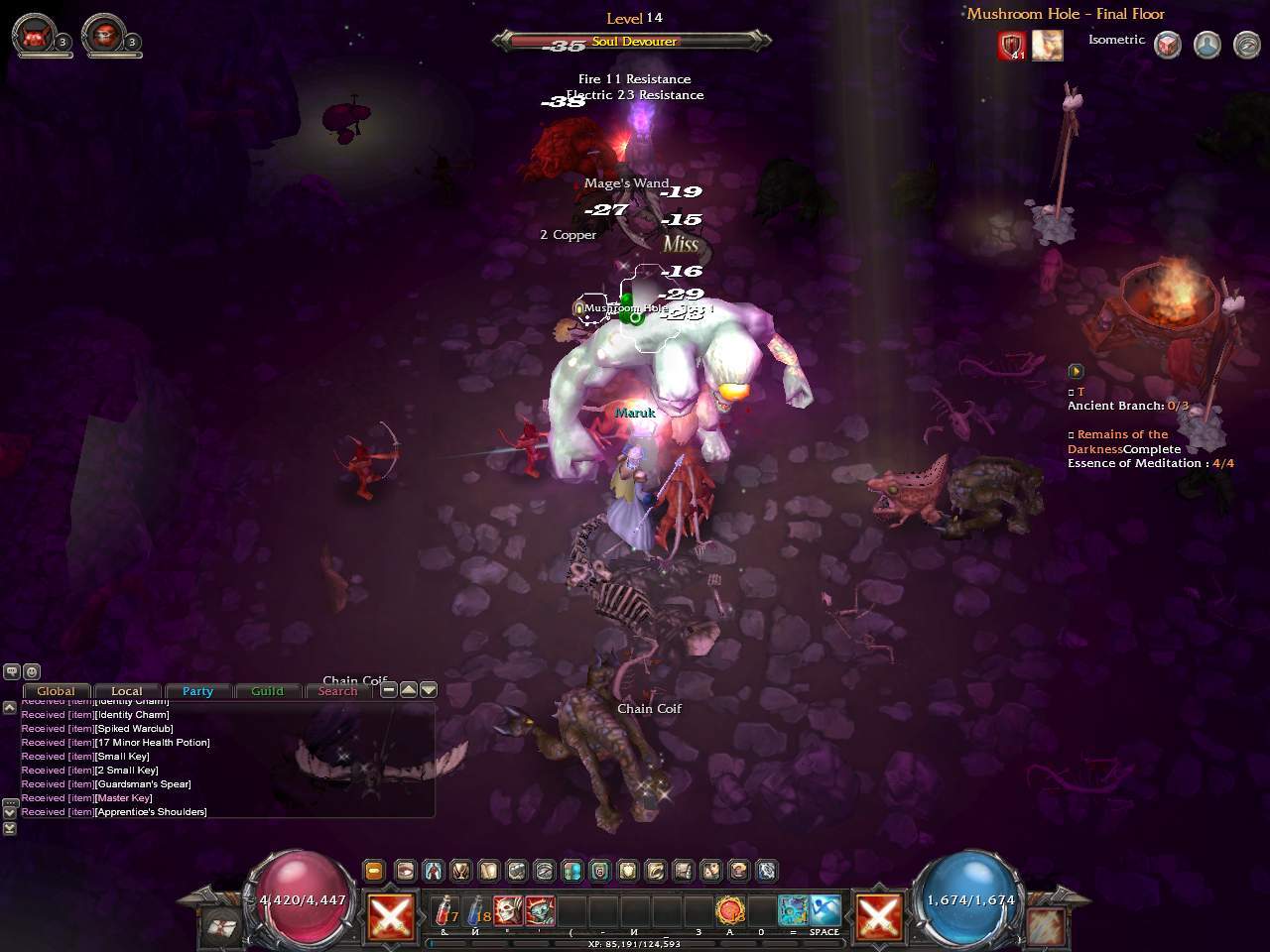The height and width of the screenshot is (952, 1270).
Task: Trigger the left crossed-swords attack button
Action: click(391, 914)
